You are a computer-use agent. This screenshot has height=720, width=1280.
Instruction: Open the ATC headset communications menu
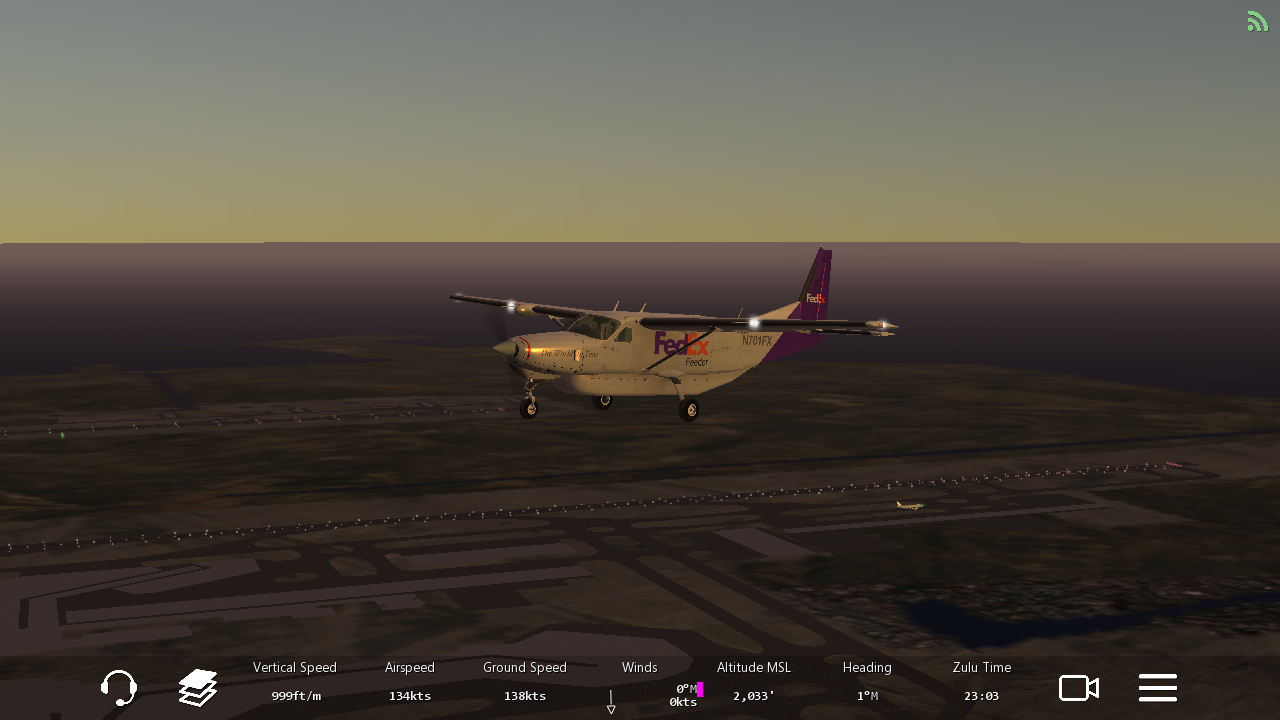coord(119,688)
